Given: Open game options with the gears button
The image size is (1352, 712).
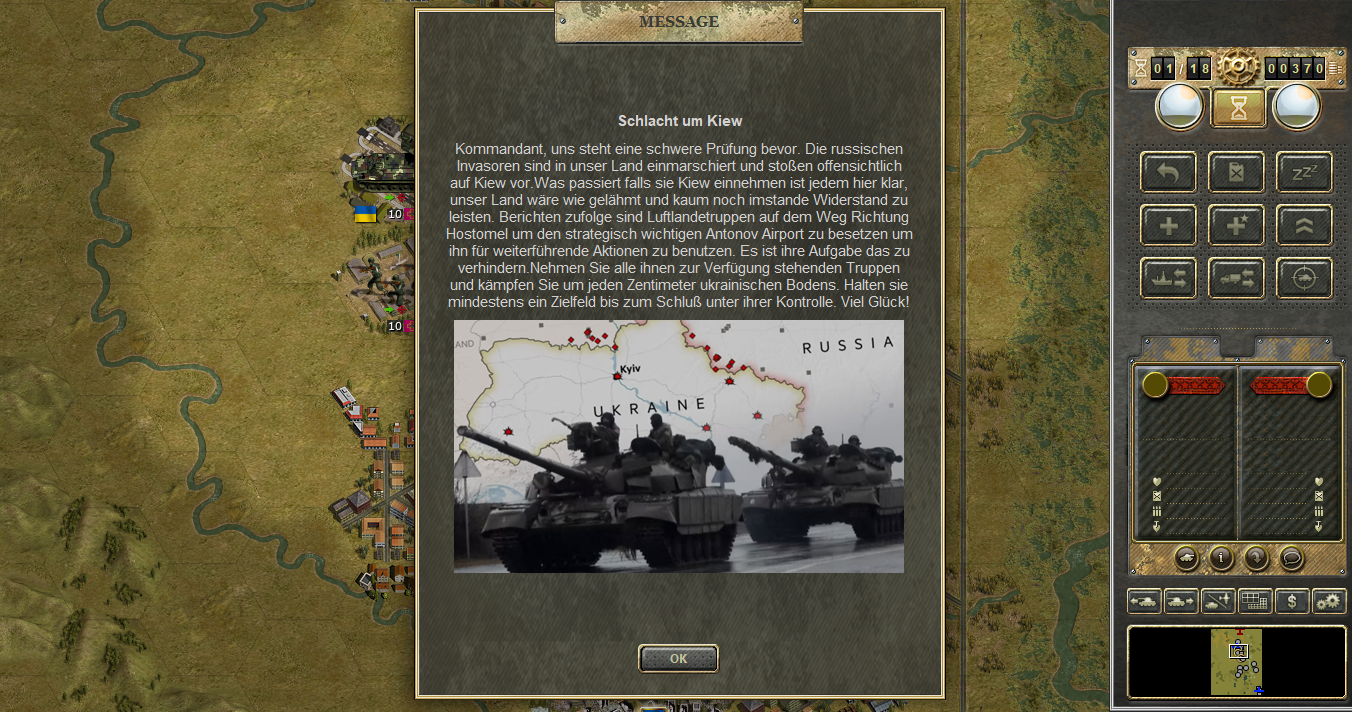Looking at the screenshot, I should [x=1329, y=601].
